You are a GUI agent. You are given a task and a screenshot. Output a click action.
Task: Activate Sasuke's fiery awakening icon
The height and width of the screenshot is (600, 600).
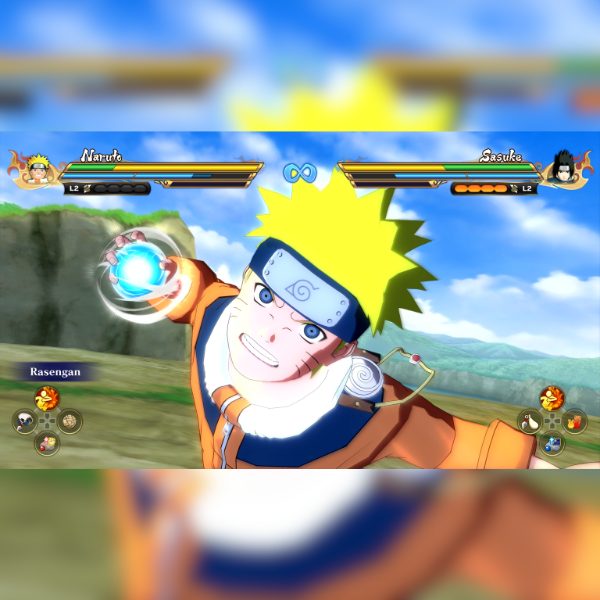(552, 399)
